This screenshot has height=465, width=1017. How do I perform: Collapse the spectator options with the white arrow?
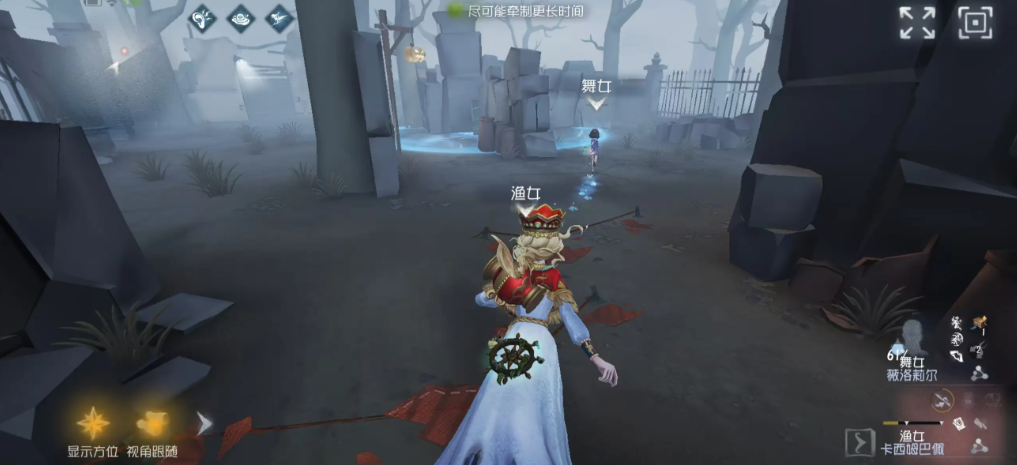coord(204,423)
